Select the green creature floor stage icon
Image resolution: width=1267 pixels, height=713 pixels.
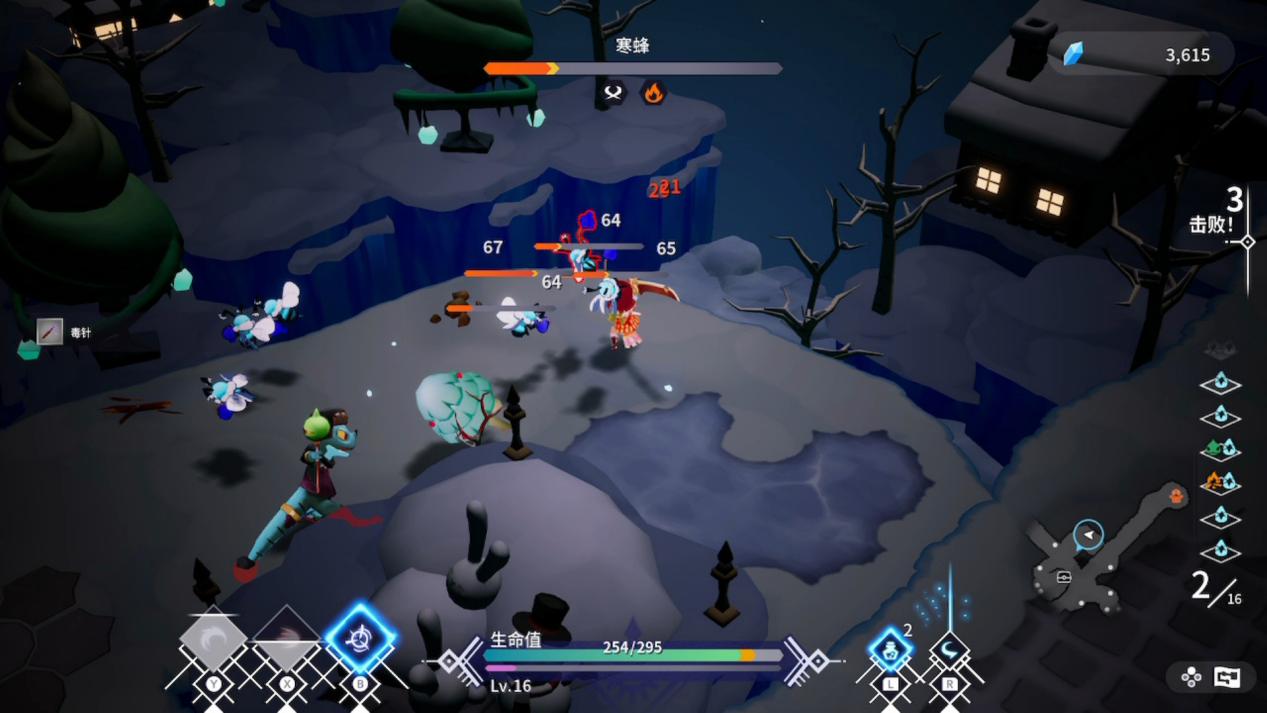[1220, 449]
